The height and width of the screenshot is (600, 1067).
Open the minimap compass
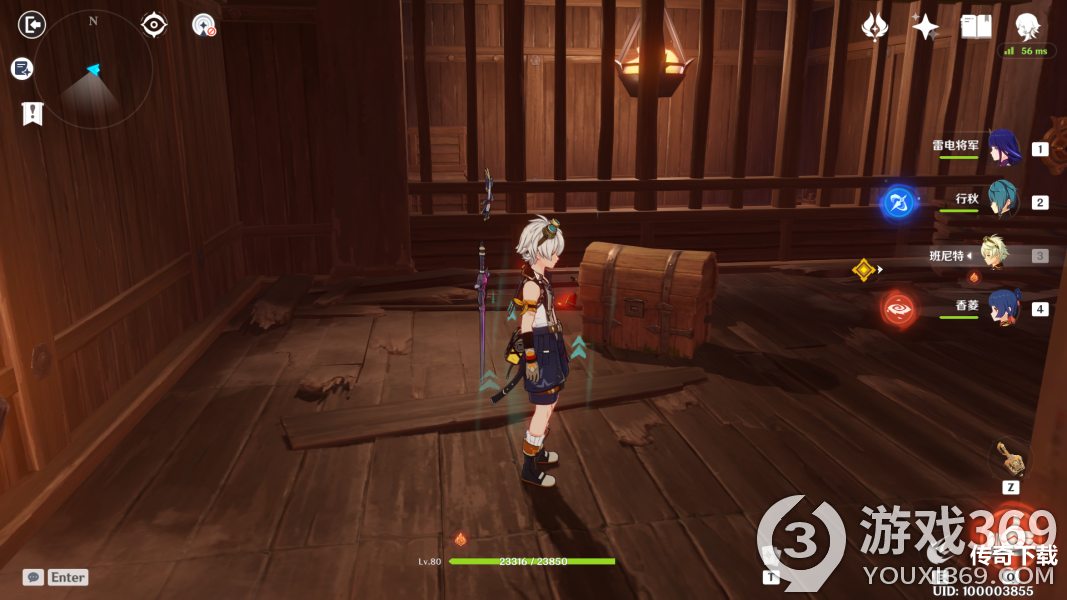tap(93, 69)
